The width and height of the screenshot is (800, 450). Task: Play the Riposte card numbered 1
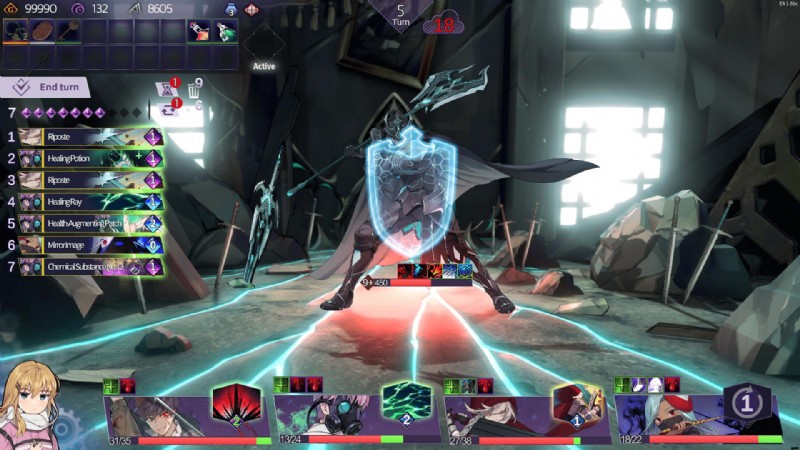85,137
